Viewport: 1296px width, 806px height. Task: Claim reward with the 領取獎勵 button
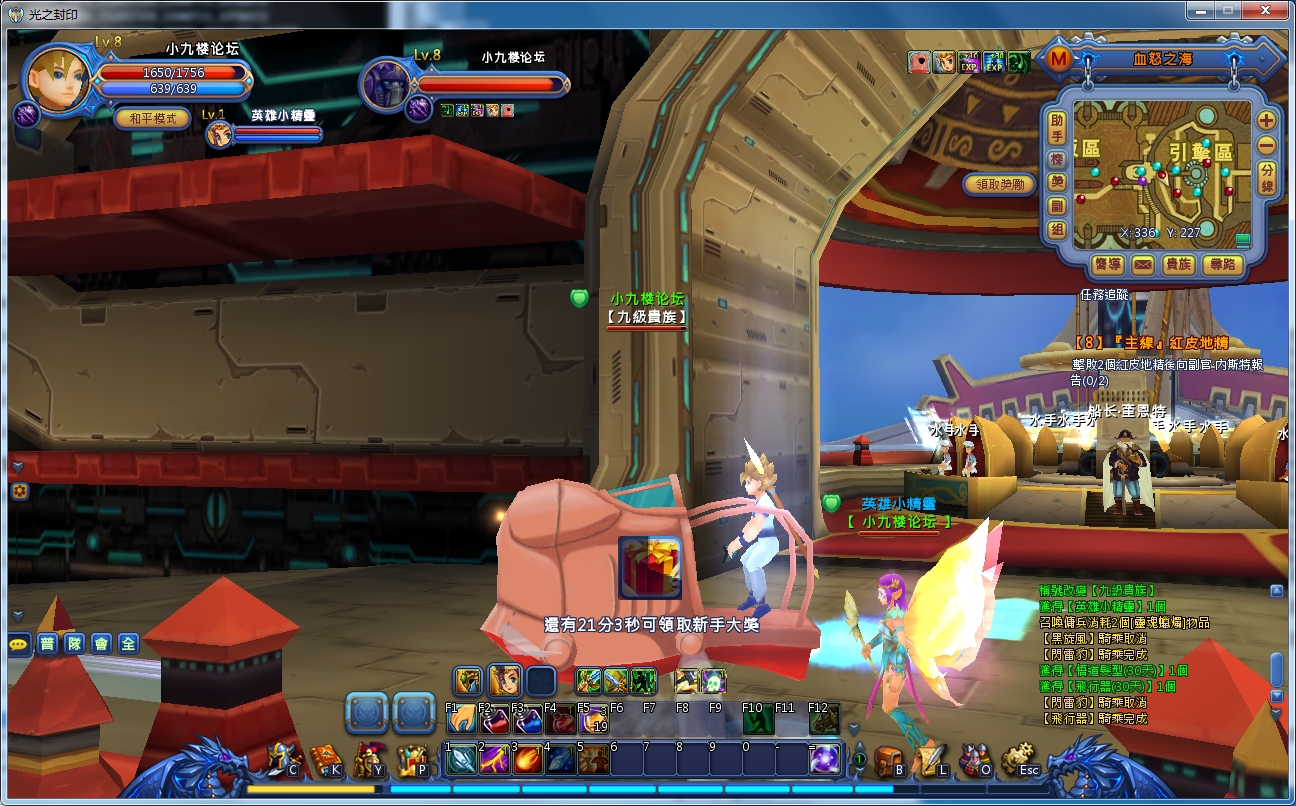tap(999, 185)
